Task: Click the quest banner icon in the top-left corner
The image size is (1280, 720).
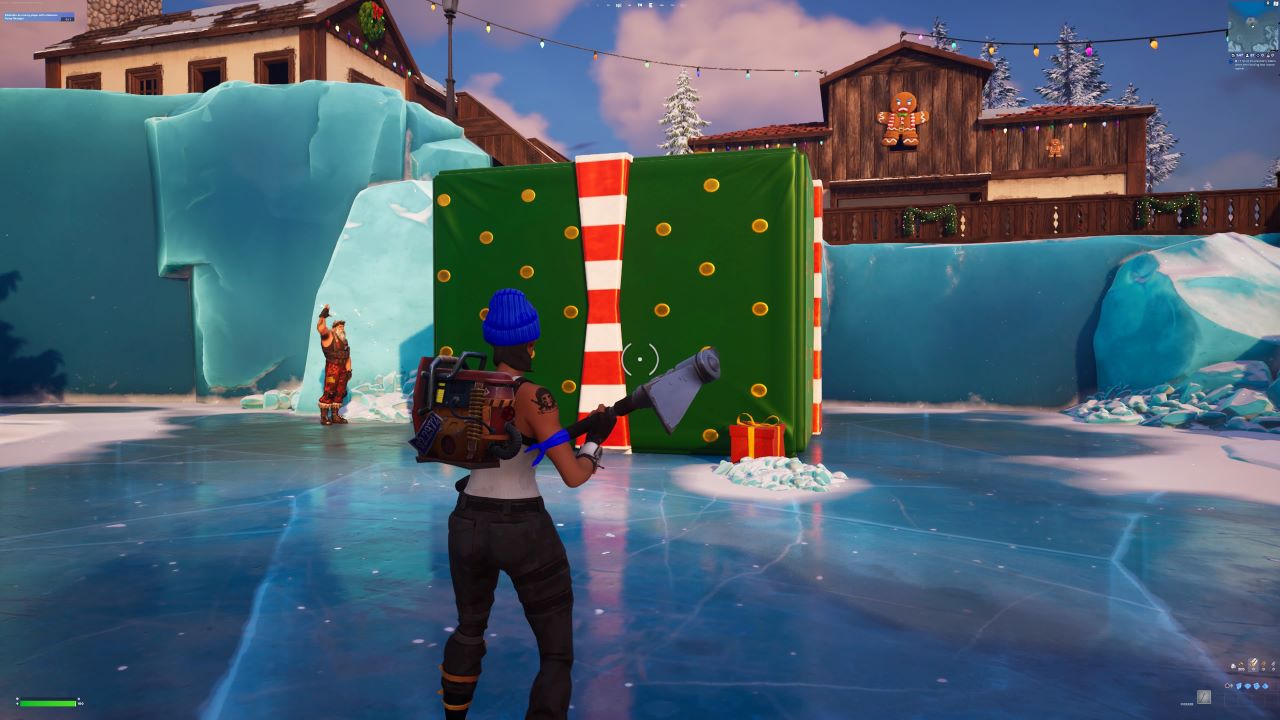Action: 40,15
